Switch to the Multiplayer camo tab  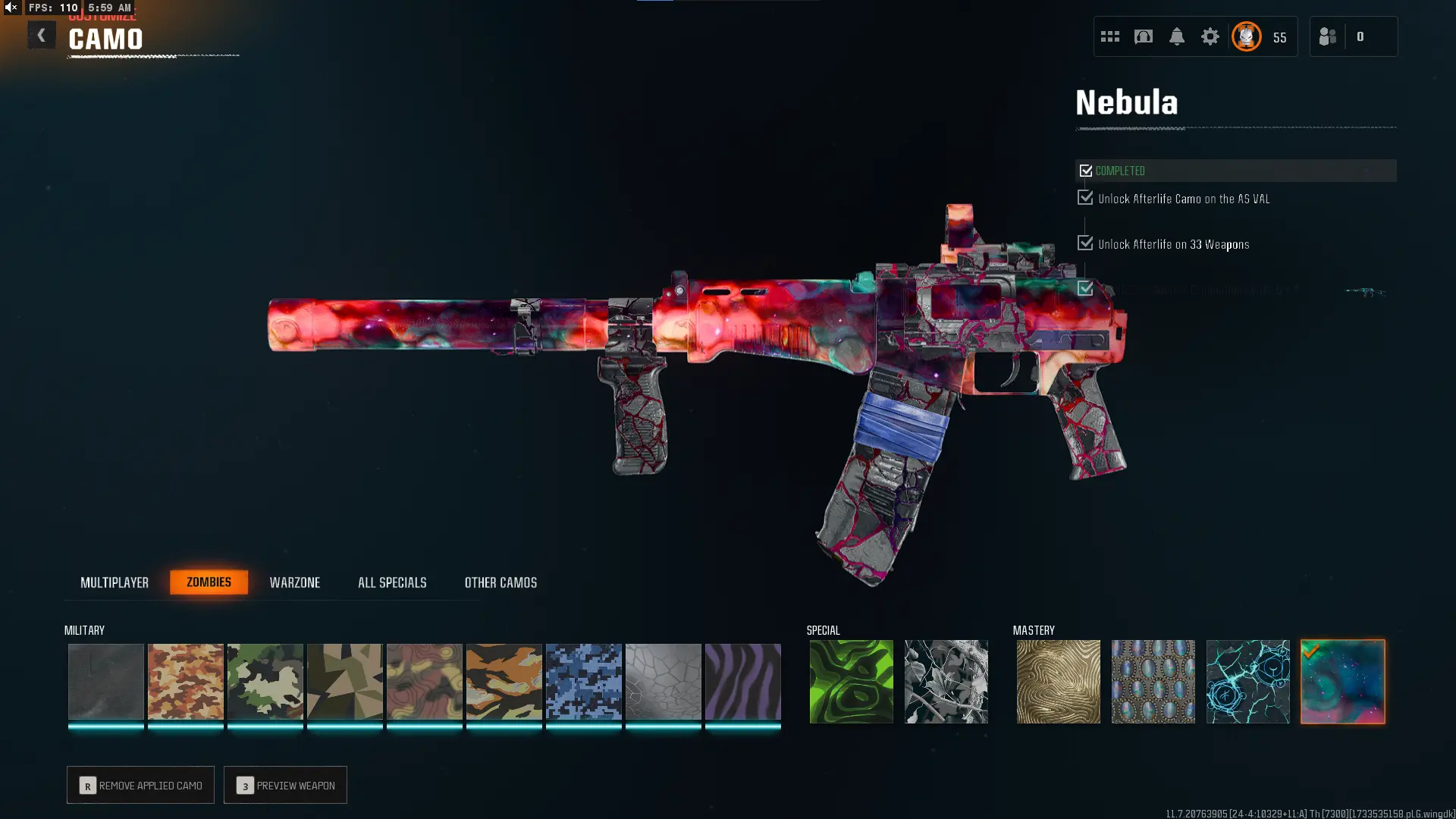point(115,582)
